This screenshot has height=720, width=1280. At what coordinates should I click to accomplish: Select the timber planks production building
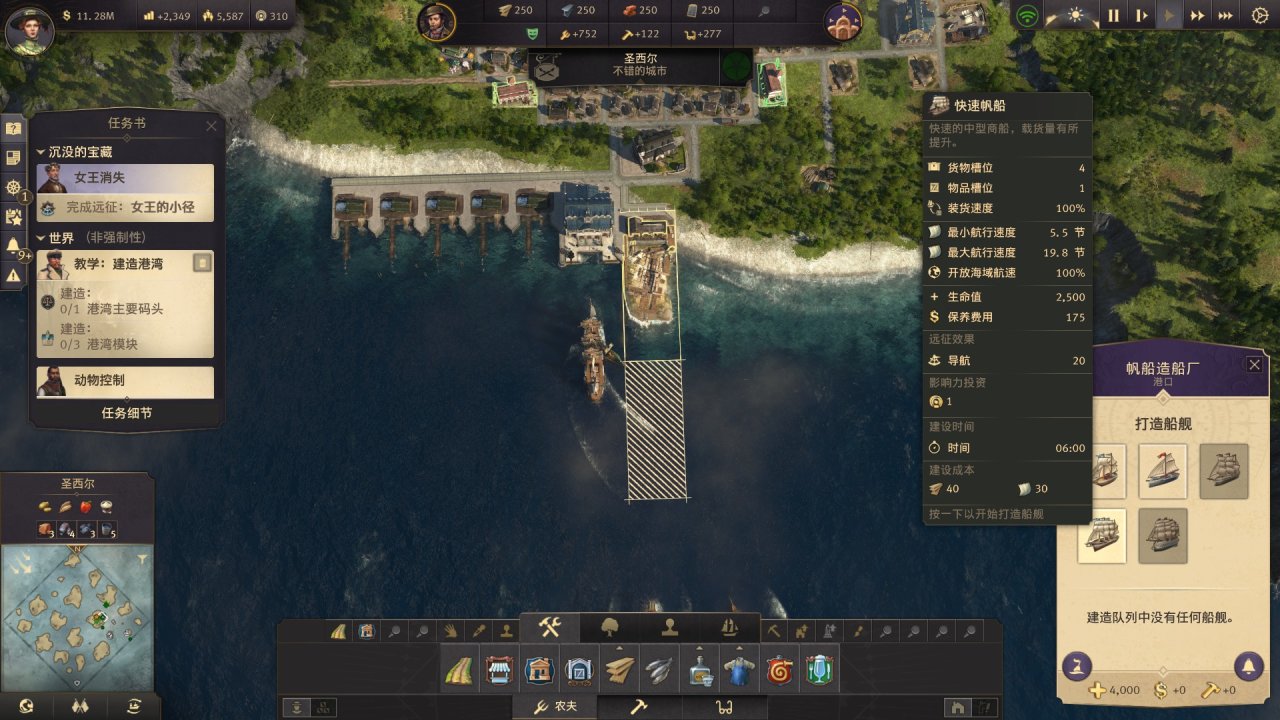pos(619,670)
